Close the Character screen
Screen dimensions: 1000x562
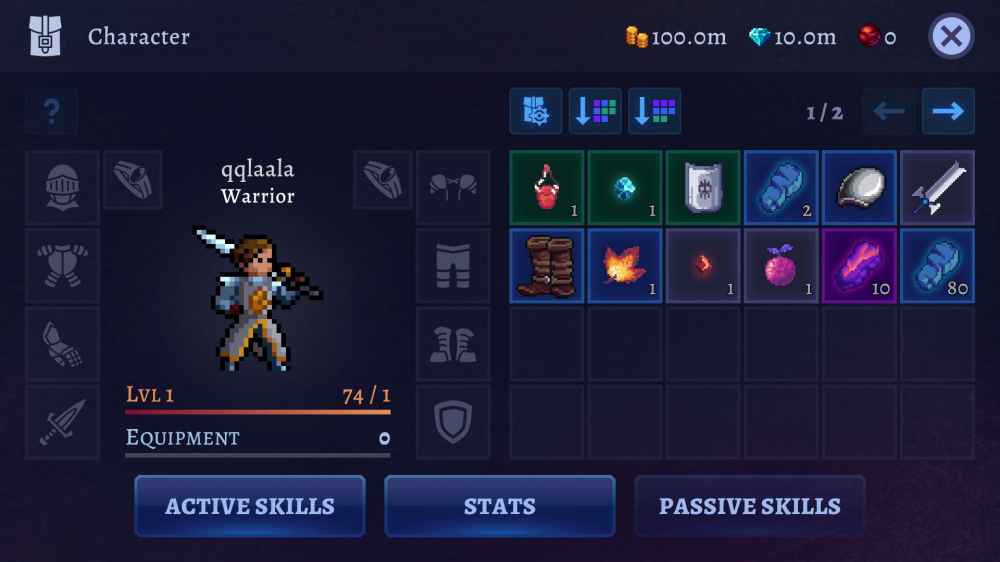pyautogui.click(x=951, y=37)
